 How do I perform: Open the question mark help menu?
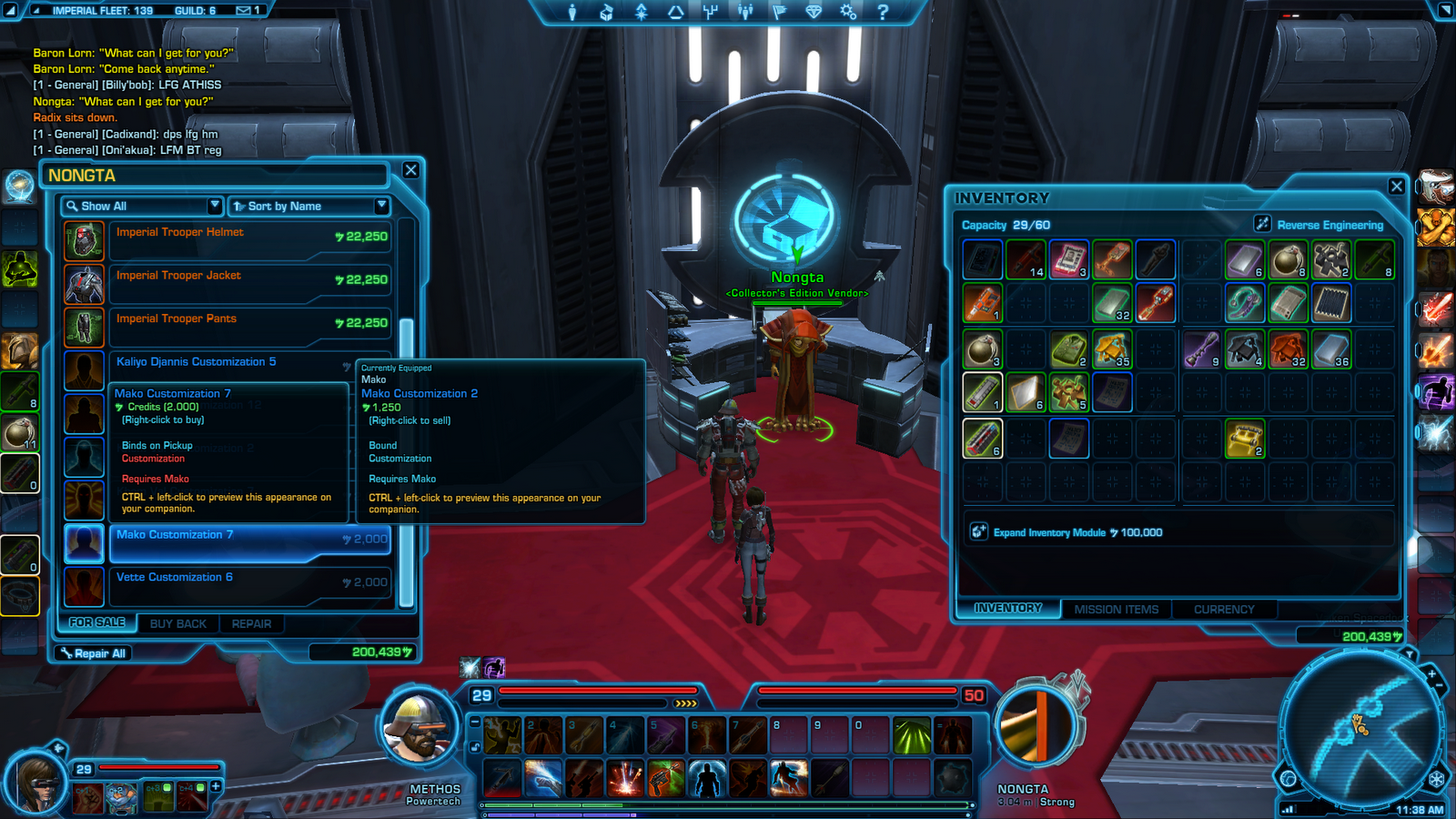[882, 12]
